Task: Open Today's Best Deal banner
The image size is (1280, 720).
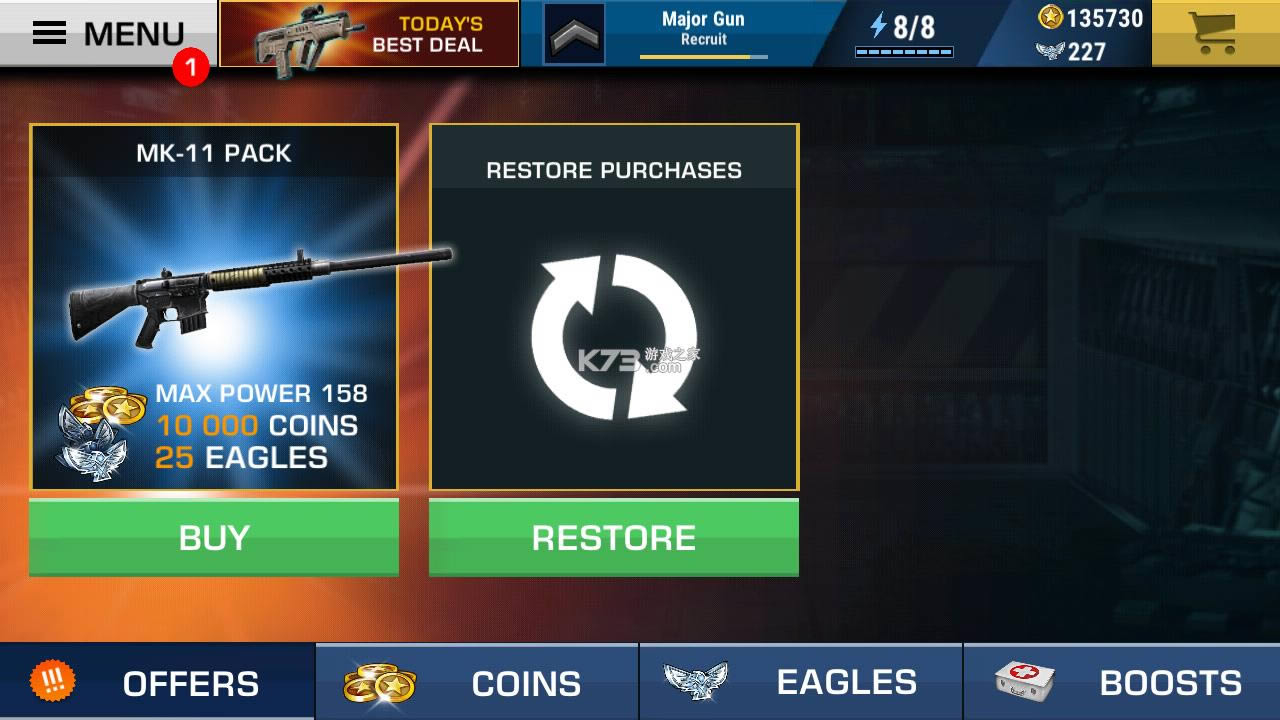Action: [367, 33]
